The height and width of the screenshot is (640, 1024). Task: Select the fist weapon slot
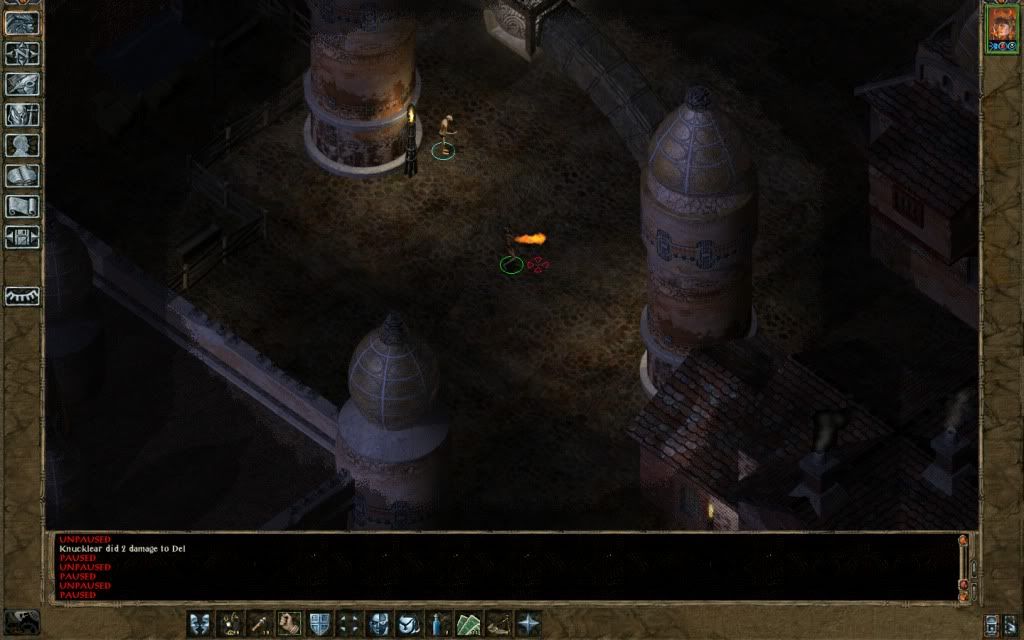(291, 623)
